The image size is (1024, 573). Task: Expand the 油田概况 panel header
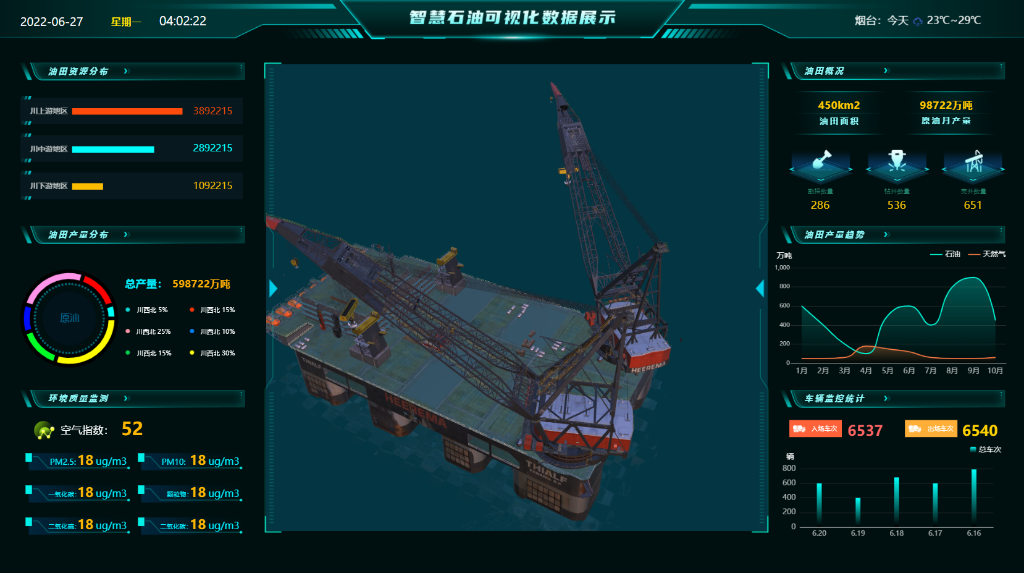click(885, 71)
